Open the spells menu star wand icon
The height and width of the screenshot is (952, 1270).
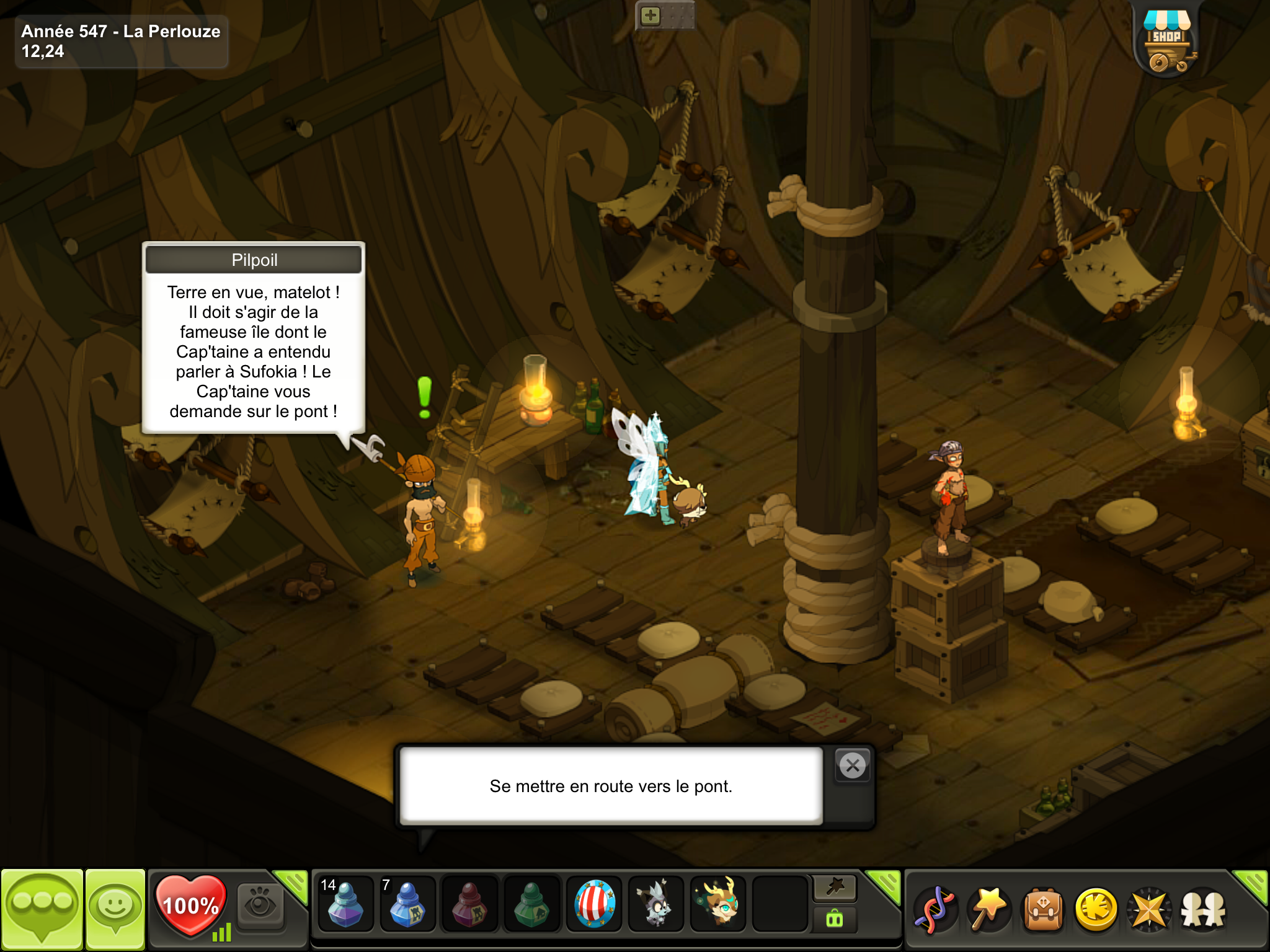[x=990, y=910]
